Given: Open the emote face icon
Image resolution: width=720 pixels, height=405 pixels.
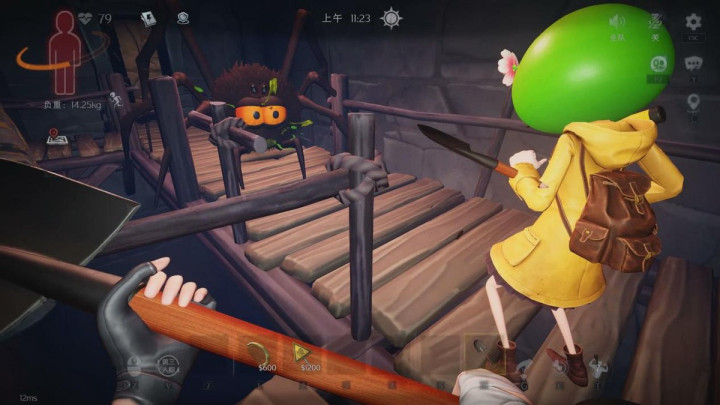Looking at the screenshot, I should coord(657,63).
